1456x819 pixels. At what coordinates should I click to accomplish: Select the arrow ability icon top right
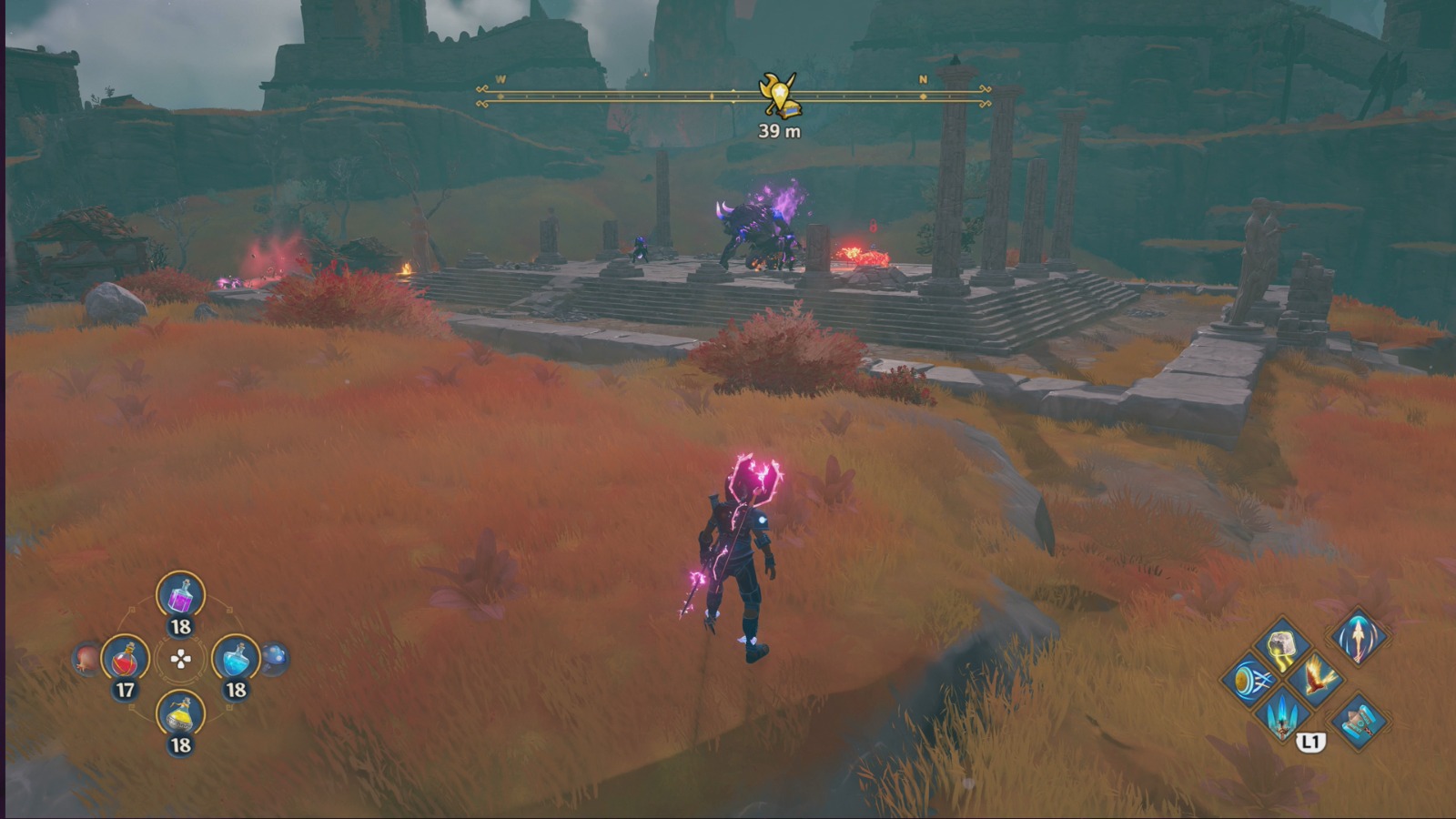click(x=1358, y=639)
